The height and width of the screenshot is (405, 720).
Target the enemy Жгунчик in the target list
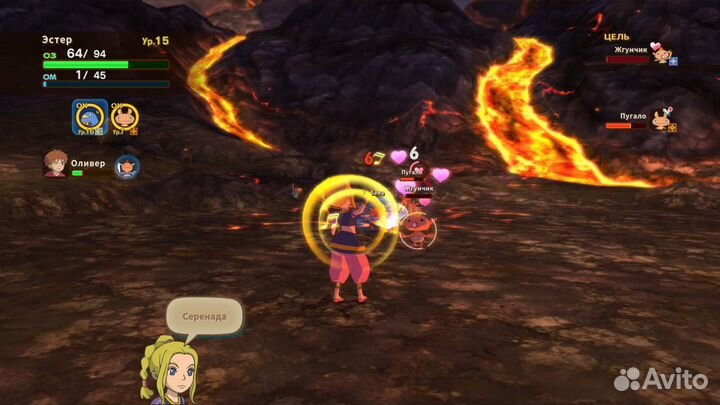point(660,54)
